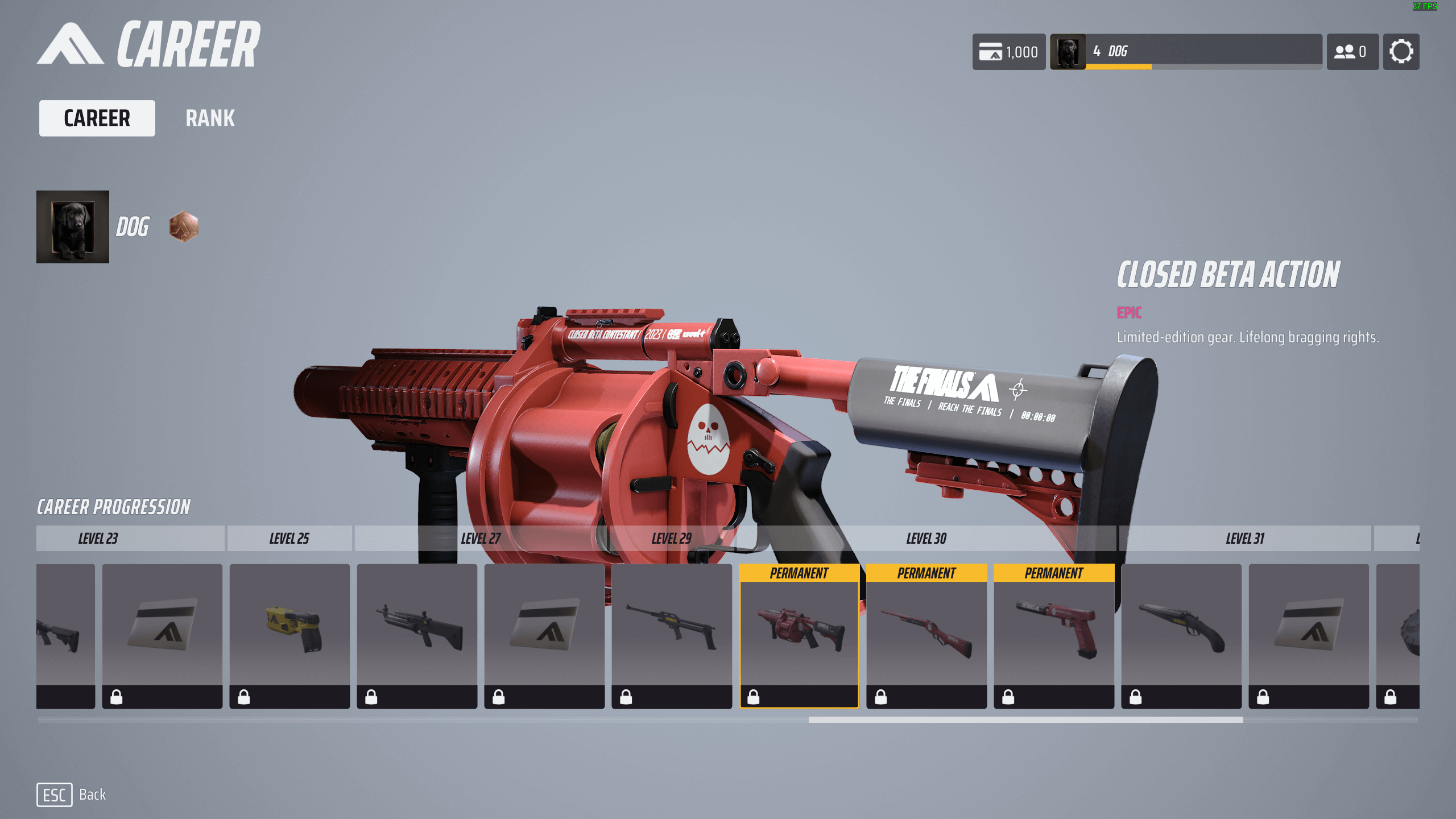The width and height of the screenshot is (1456, 819).
Task: Click the career progression scrollbar thumb
Action: point(1025,719)
